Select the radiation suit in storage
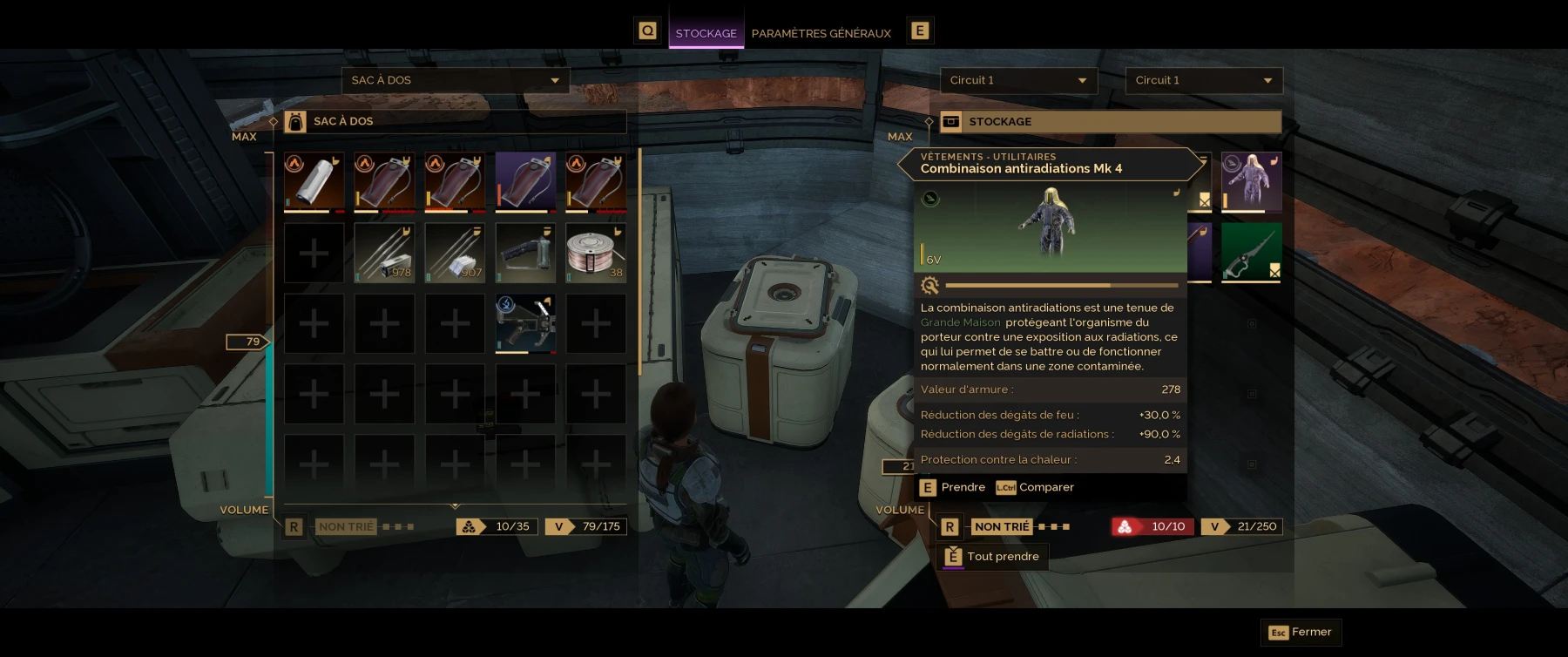Viewport: 1568px width, 657px height. point(1251,182)
